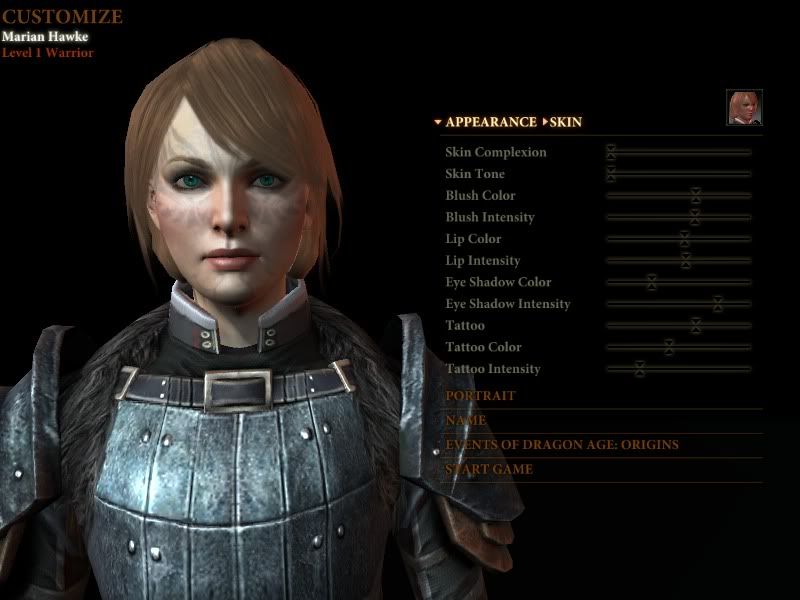Click the Skin breadcrumb label
The width and height of the screenshot is (800, 600).
565,122
